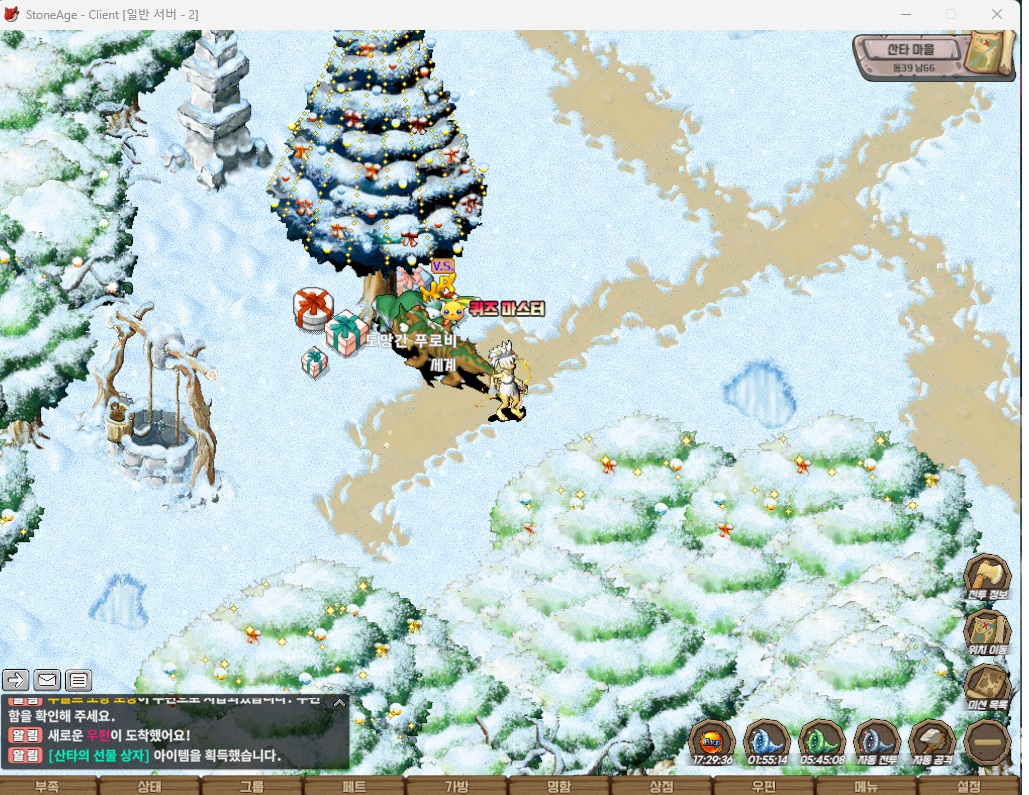This screenshot has height=795, width=1029.
Task: Click the Exp boost orb icon
Action: pos(713,741)
